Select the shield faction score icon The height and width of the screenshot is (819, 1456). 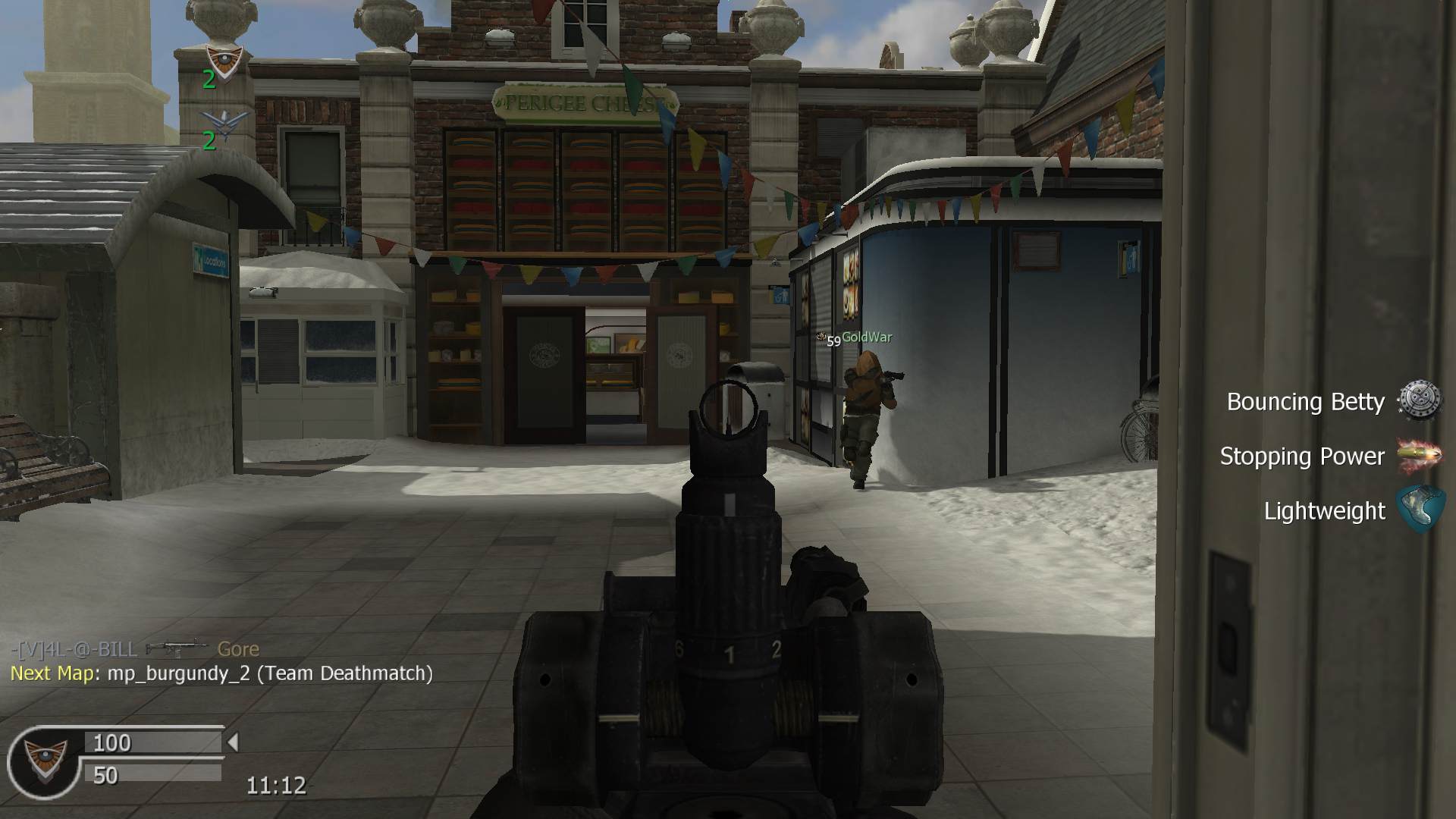pyautogui.click(x=224, y=60)
